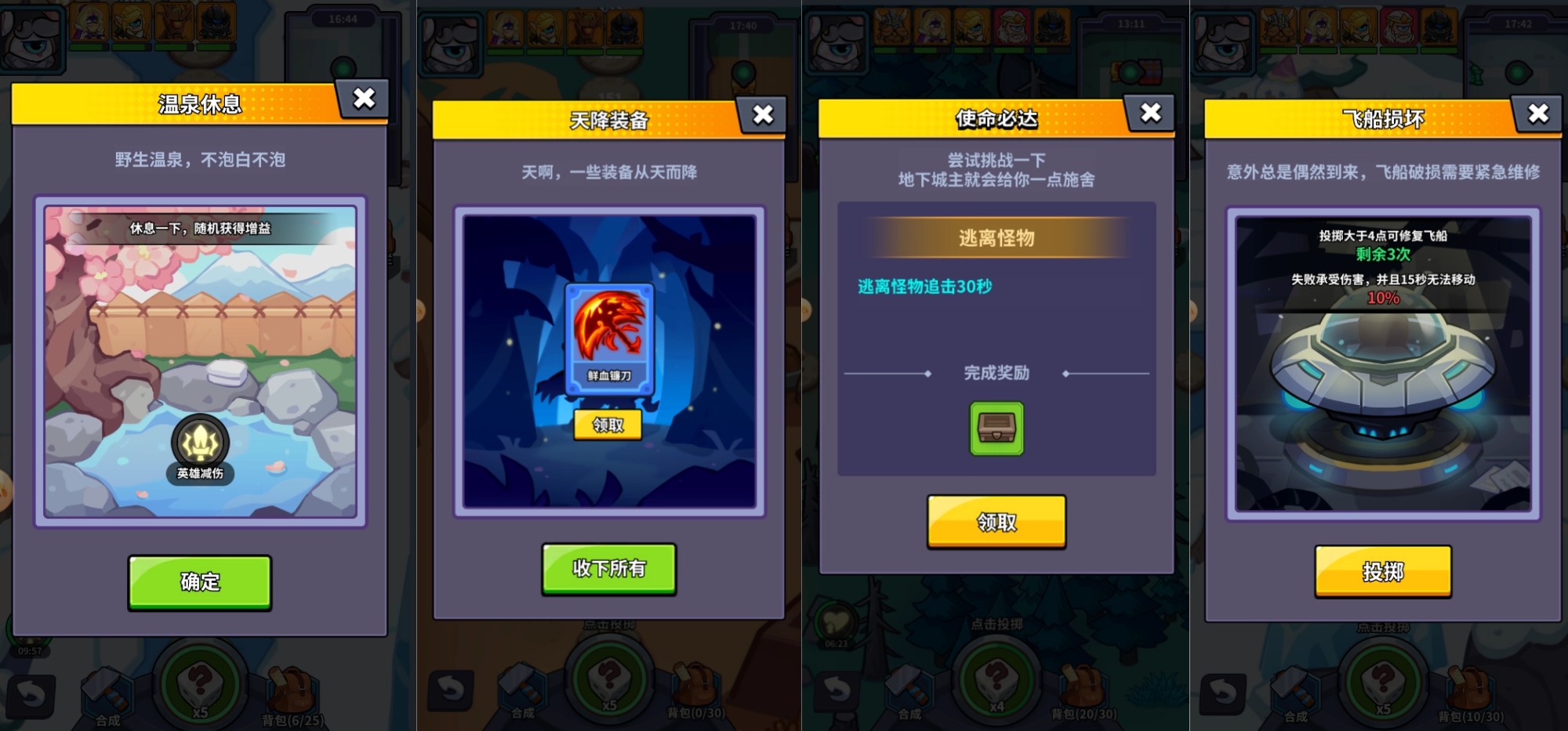1568x731 pixels.
Task: Click 领取 in the 使命必达 dialog
Action: coord(996,523)
